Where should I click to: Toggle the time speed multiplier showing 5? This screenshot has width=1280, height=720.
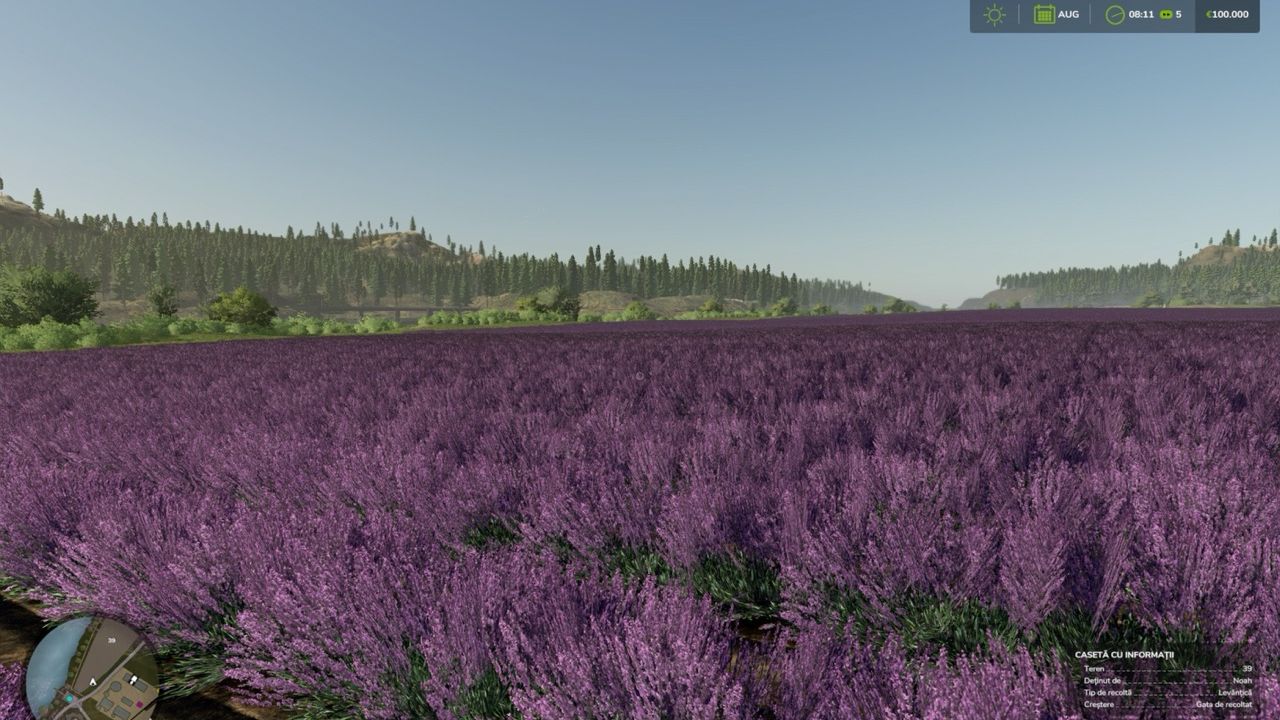coord(1180,14)
